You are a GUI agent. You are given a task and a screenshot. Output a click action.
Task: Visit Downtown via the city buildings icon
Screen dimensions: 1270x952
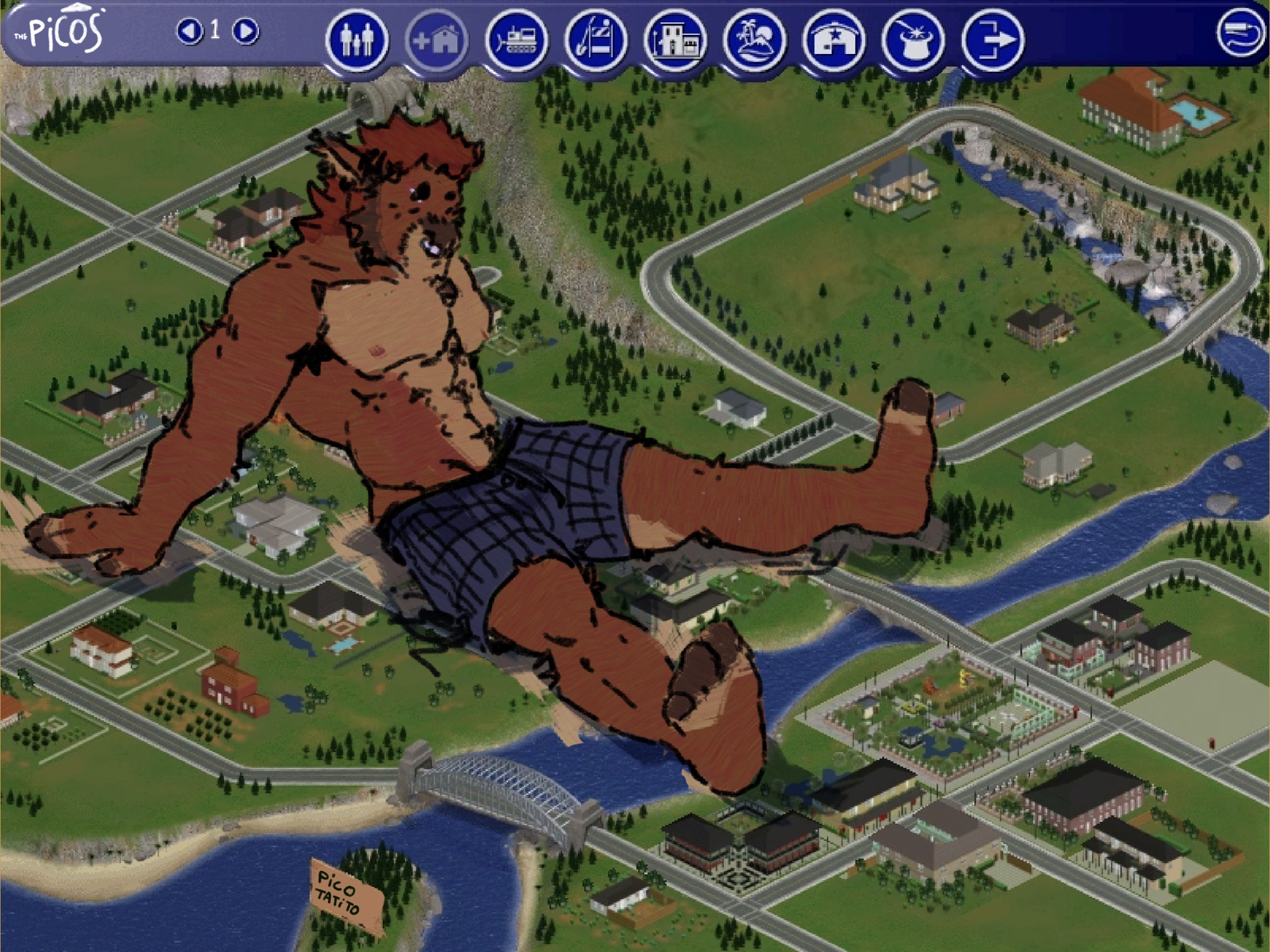pyautogui.click(x=675, y=41)
